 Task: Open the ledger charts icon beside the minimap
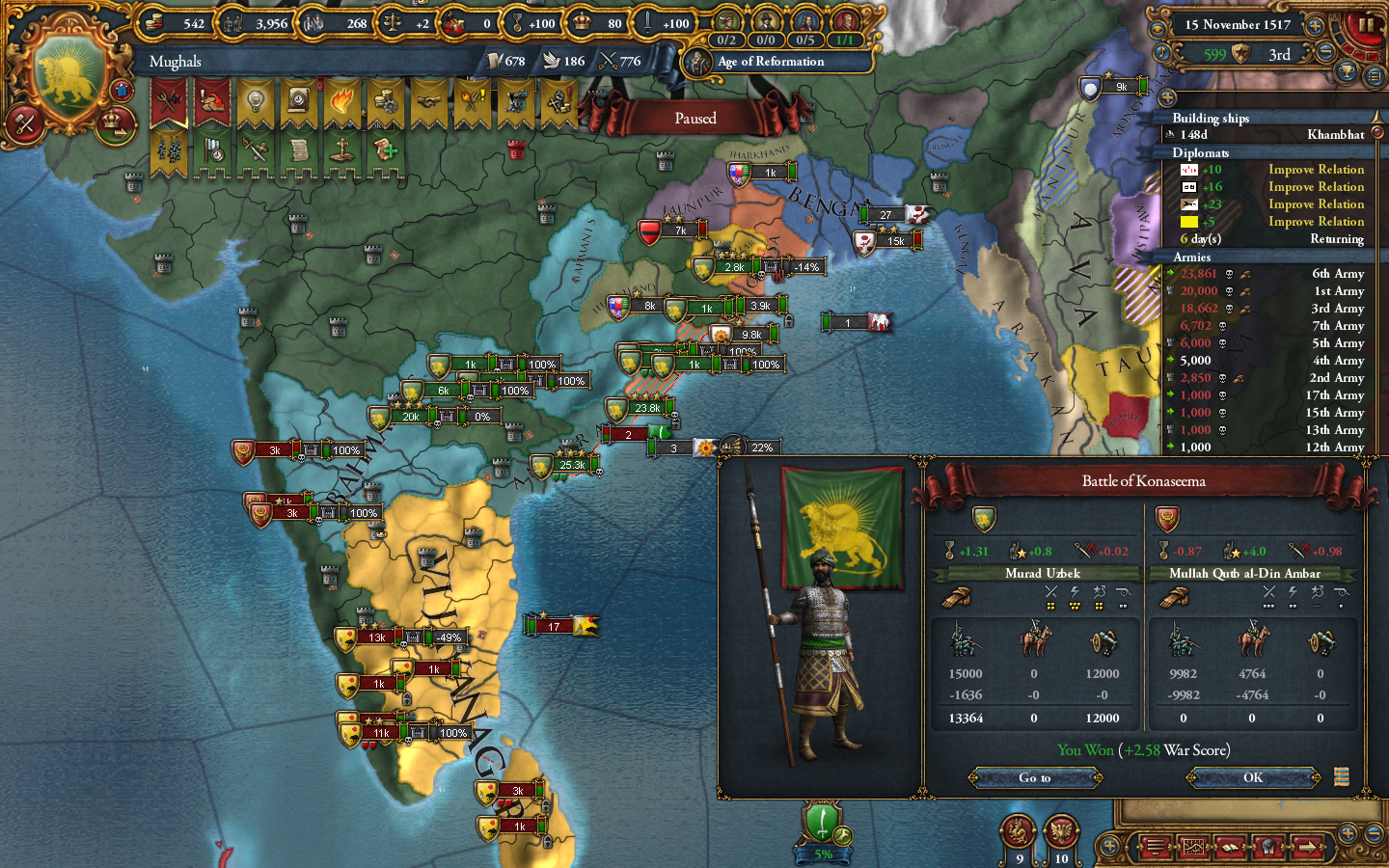1193,848
